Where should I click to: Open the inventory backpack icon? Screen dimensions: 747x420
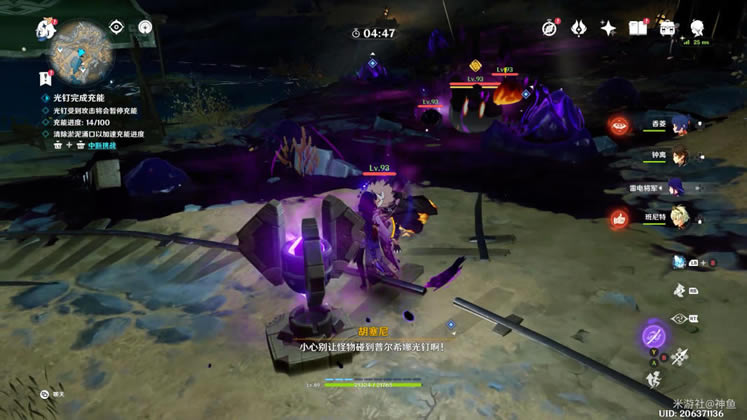click(666, 28)
